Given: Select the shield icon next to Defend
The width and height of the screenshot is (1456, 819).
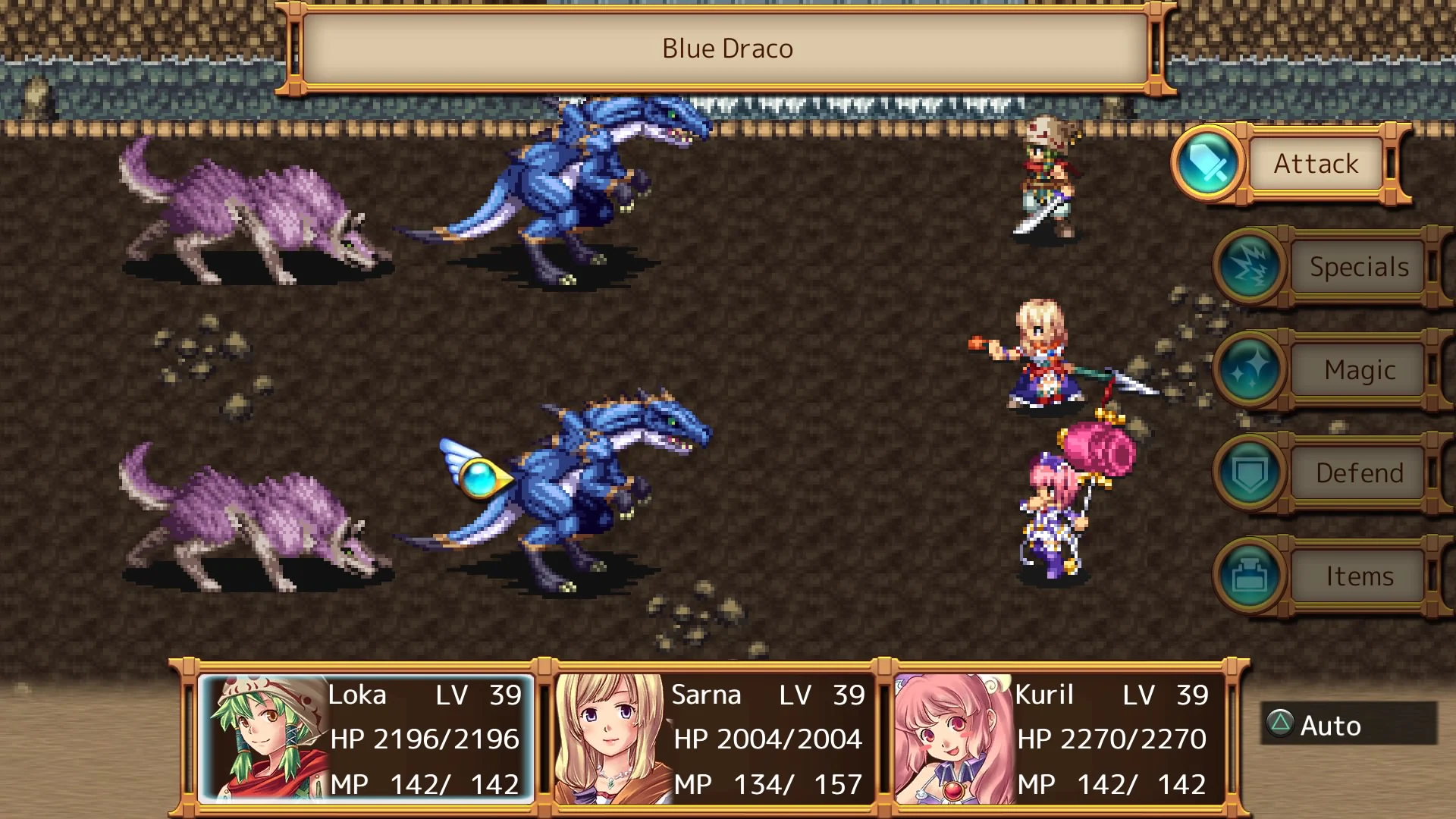Looking at the screenshot, I should click(x=1249, y=472).
